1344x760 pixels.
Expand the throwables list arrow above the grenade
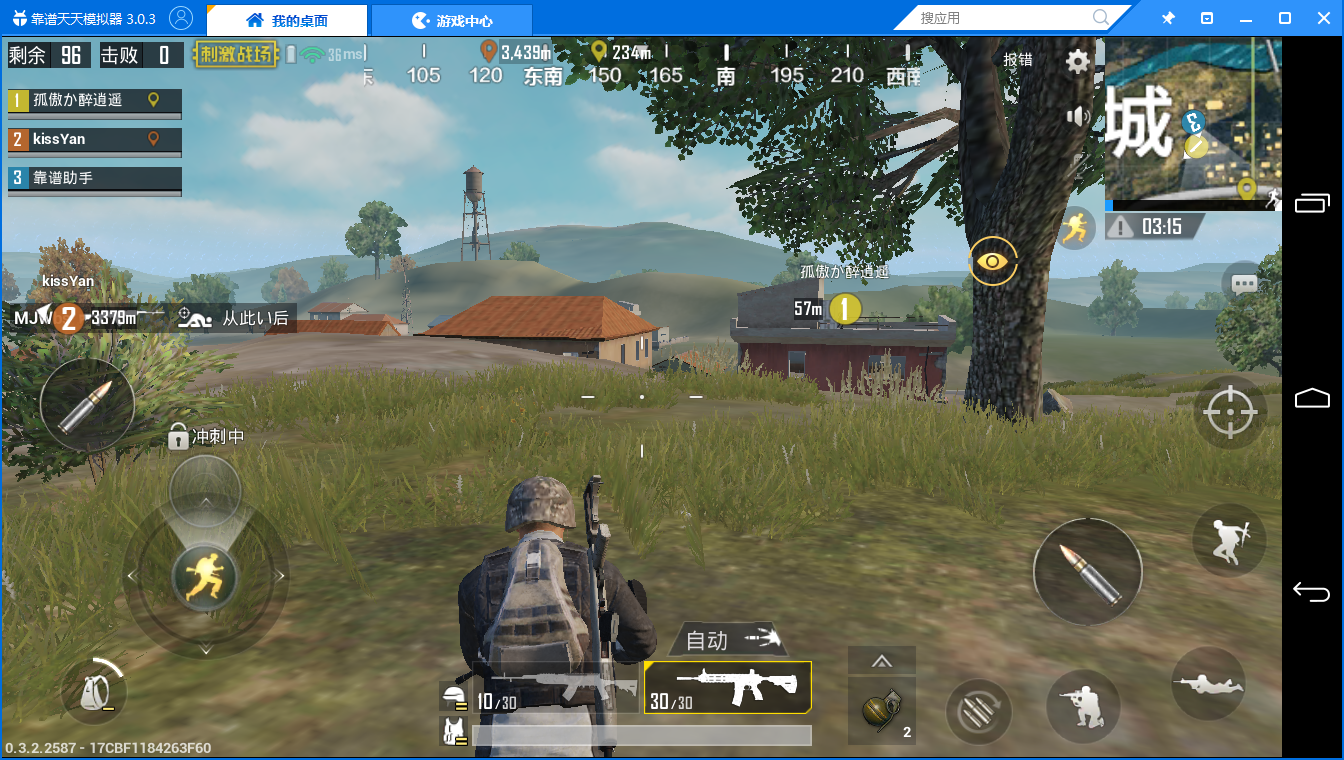coord(881,660)
